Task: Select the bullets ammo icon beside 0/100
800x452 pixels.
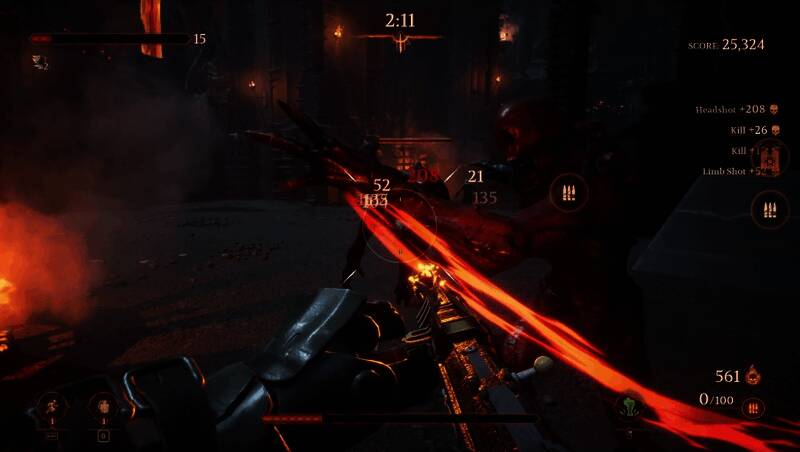Action: 754,407
